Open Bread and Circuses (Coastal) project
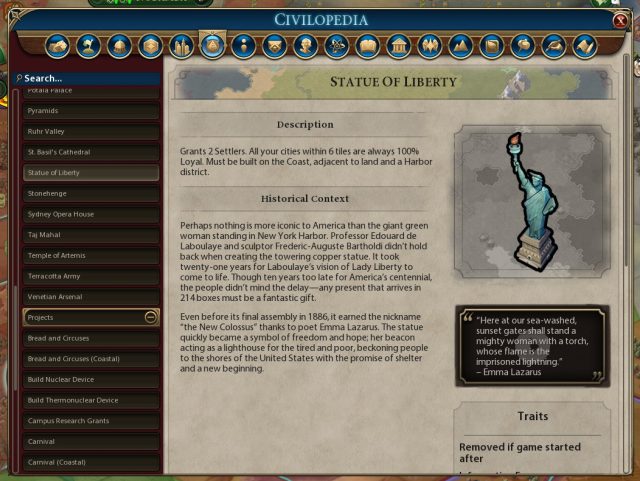Screen dimensions: 640x481 [91, 359]
